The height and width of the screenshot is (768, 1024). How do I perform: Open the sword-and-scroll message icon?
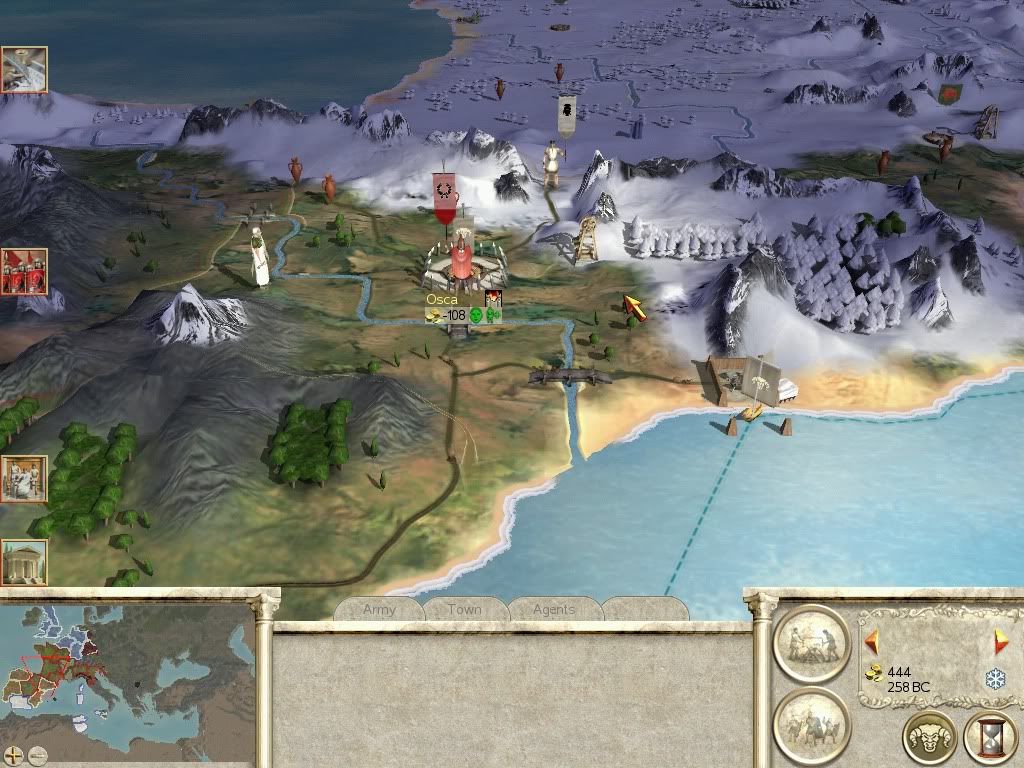click(23, 69)
